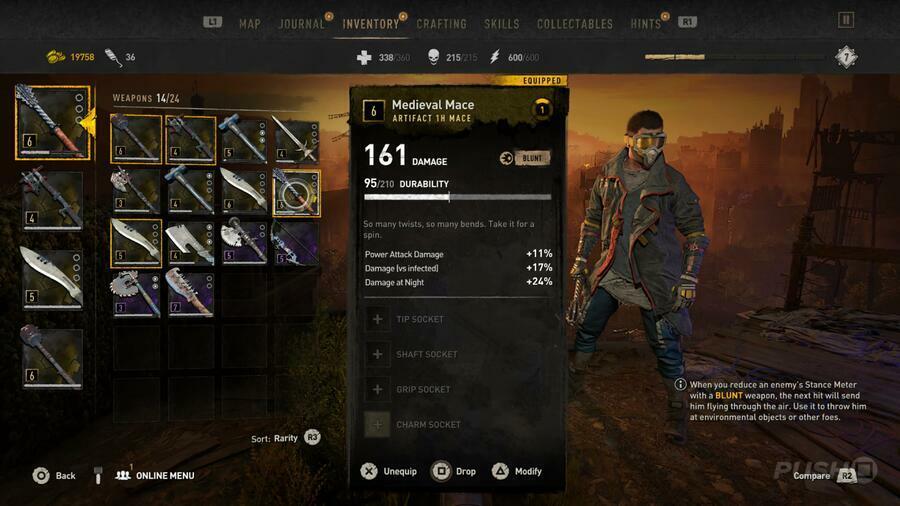Select the equipped Medieval Mace slot
900x506 pixels.
[52, 123]
